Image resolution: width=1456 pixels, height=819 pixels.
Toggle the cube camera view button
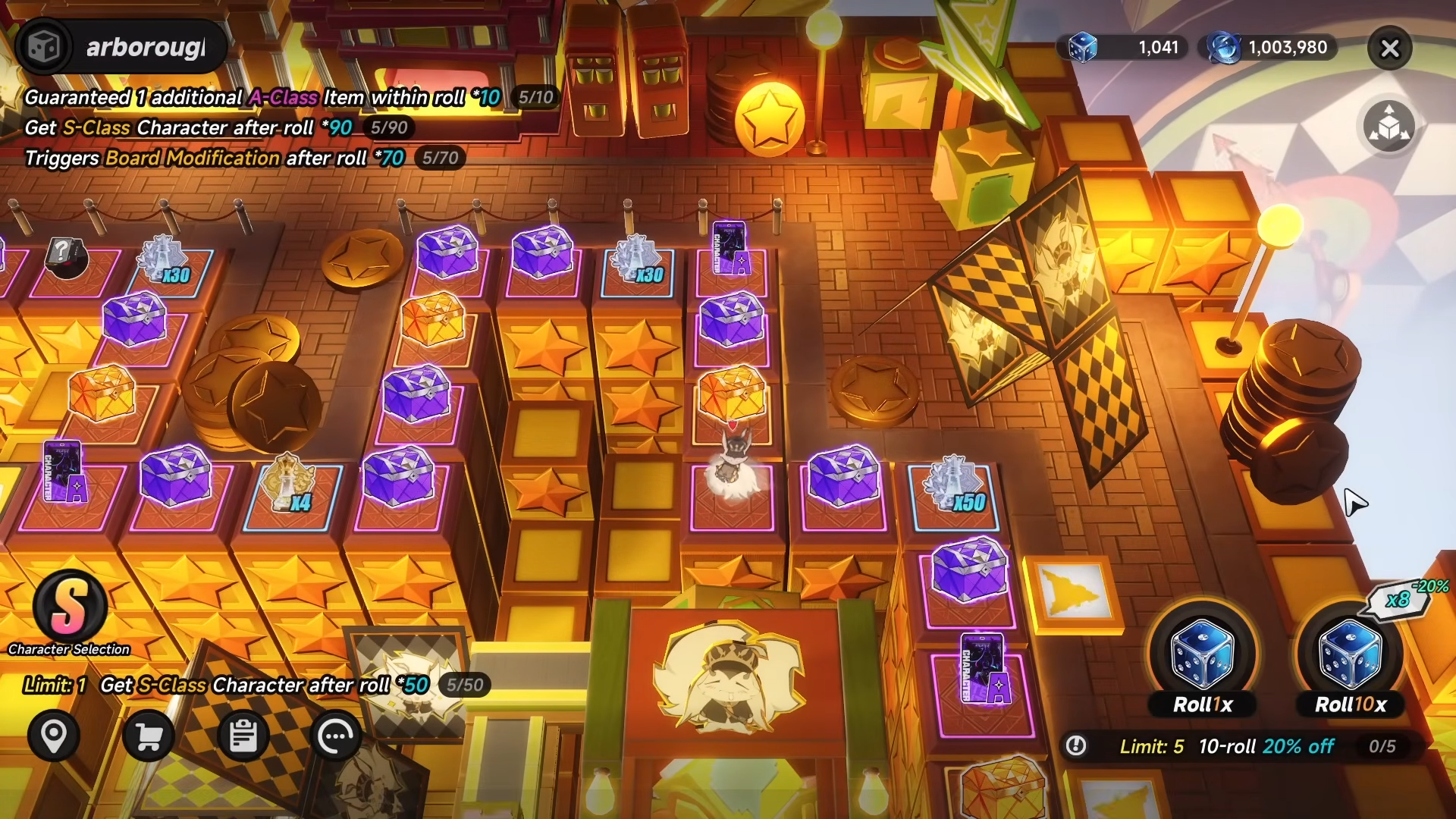point(1389,126)
